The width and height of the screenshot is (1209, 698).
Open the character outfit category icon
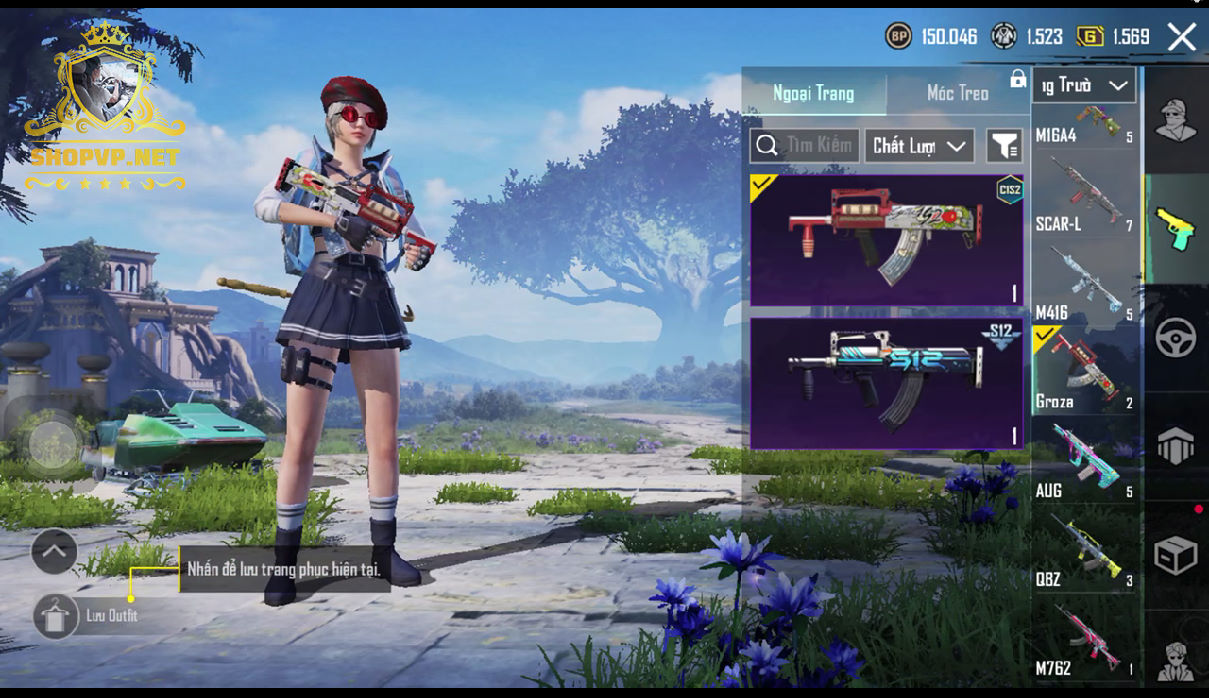coord(1176,120)
